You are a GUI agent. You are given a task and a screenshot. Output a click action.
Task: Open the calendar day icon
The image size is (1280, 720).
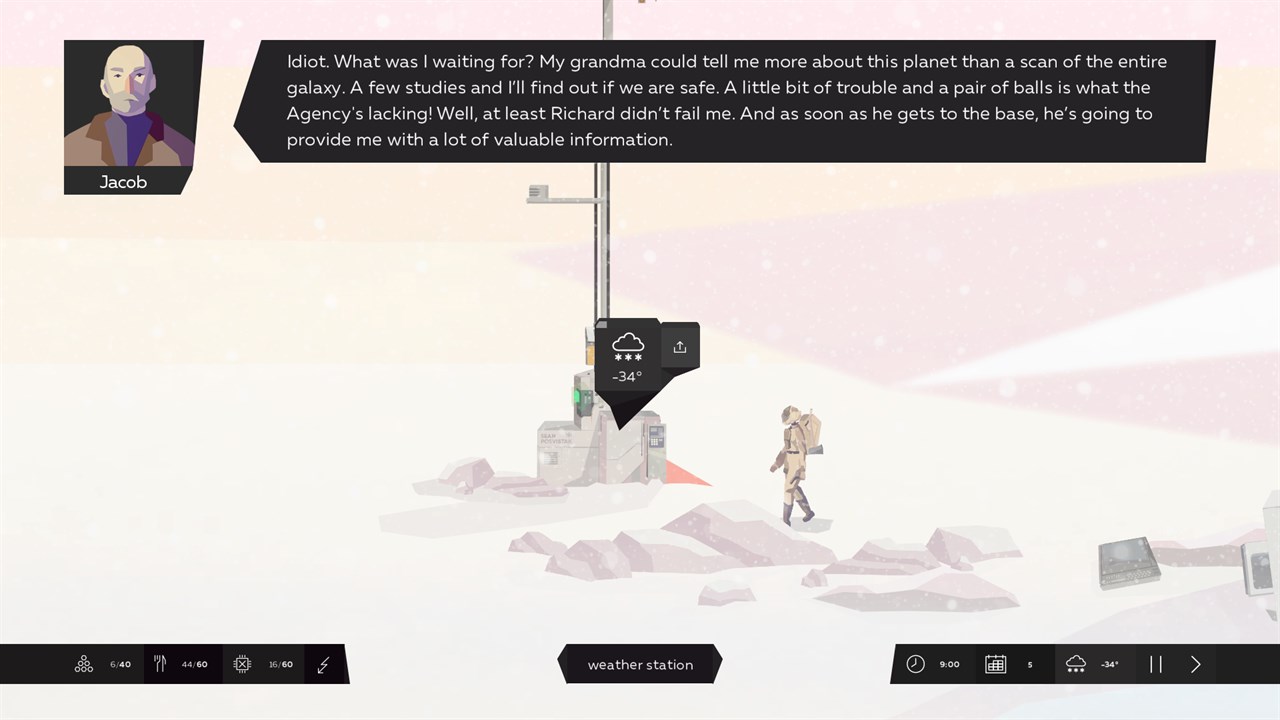995,664
